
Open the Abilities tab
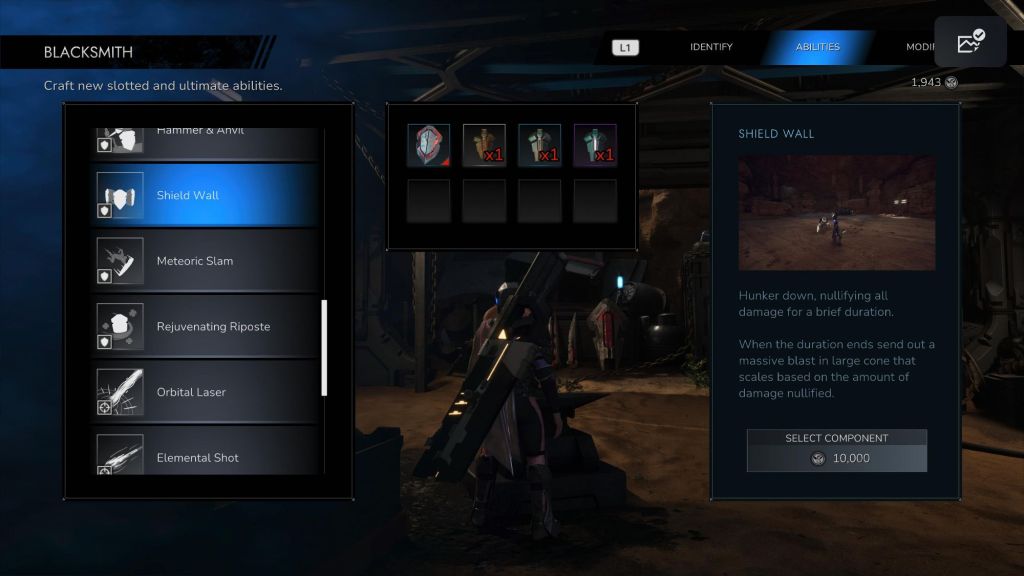pyautogui.click(x=817, y=47)
